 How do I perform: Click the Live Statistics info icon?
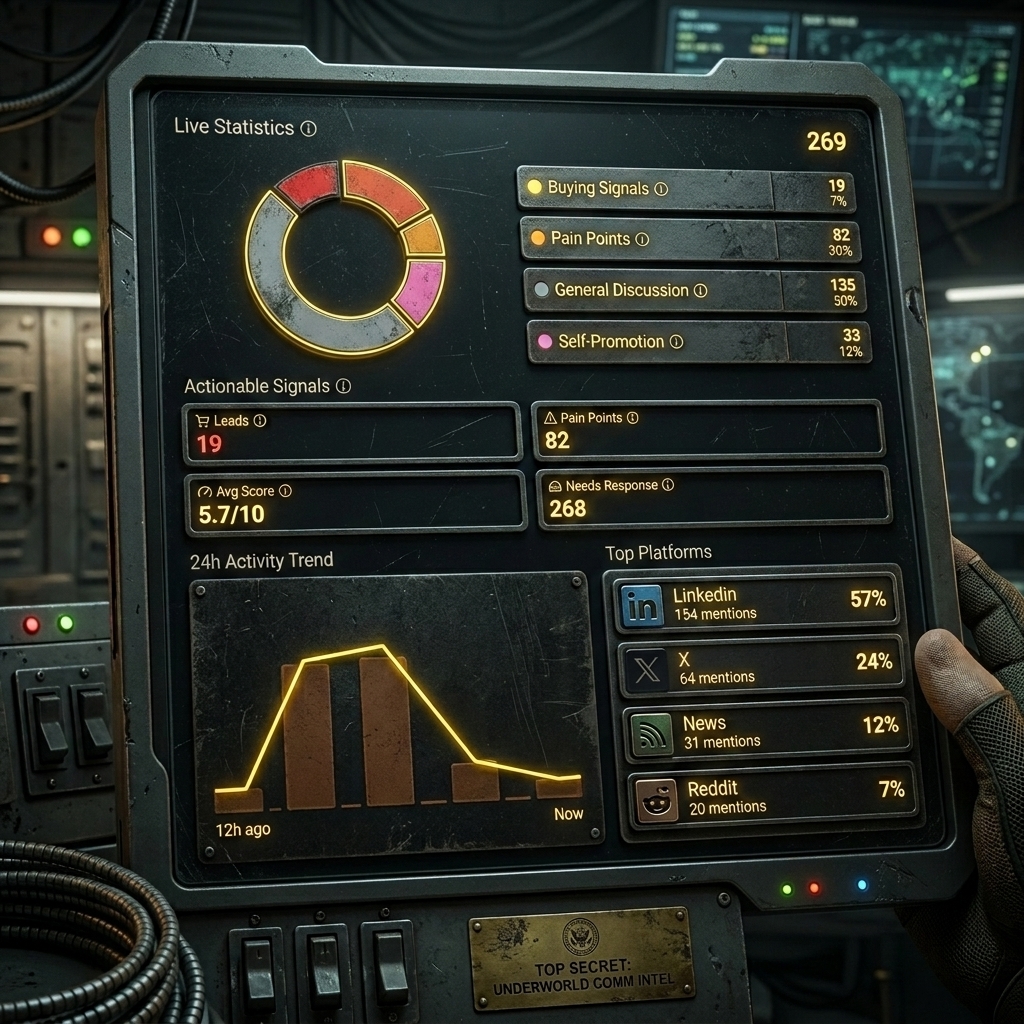coord(308,129)
